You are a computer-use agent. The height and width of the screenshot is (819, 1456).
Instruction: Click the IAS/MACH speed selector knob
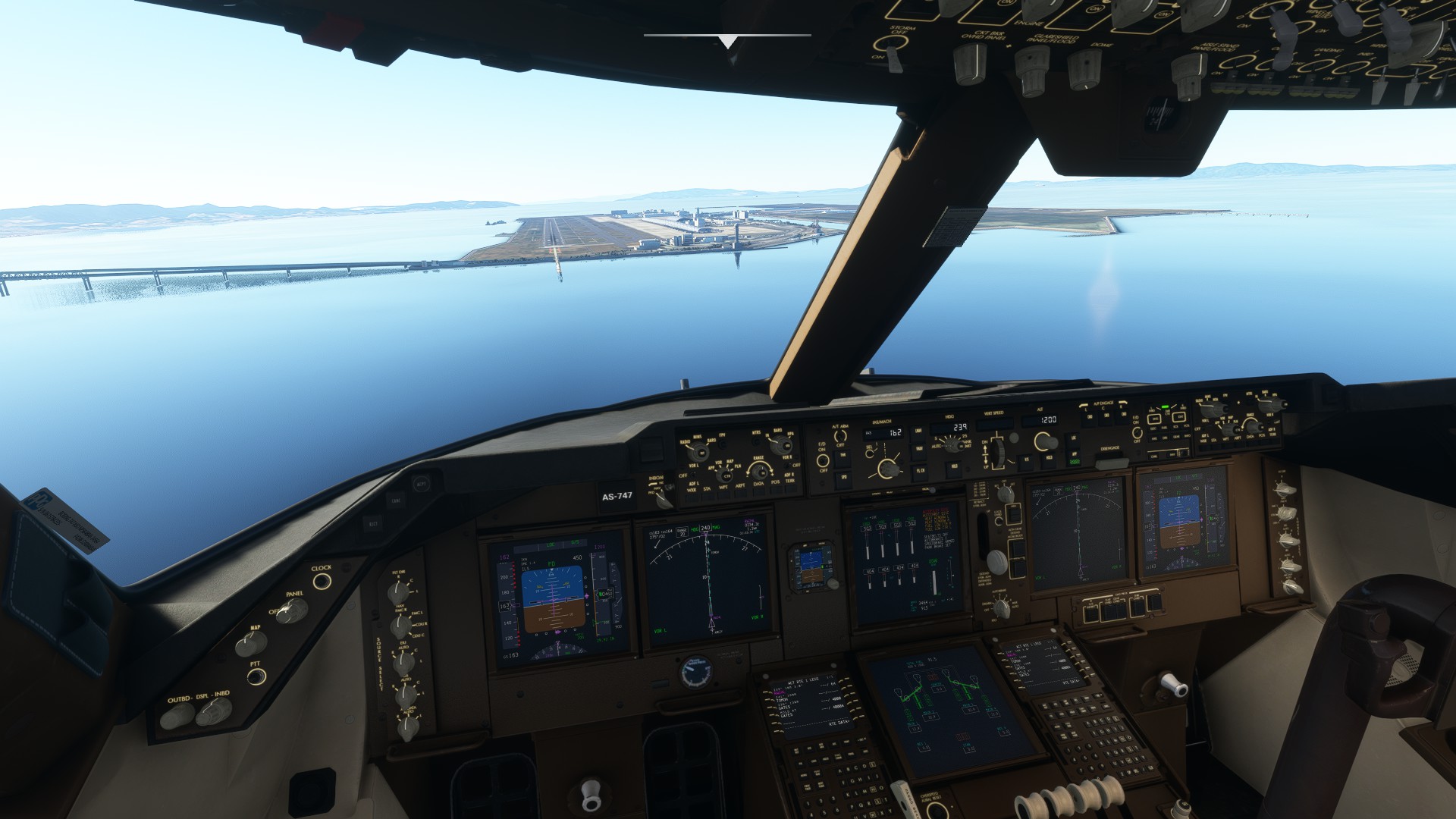887,466
